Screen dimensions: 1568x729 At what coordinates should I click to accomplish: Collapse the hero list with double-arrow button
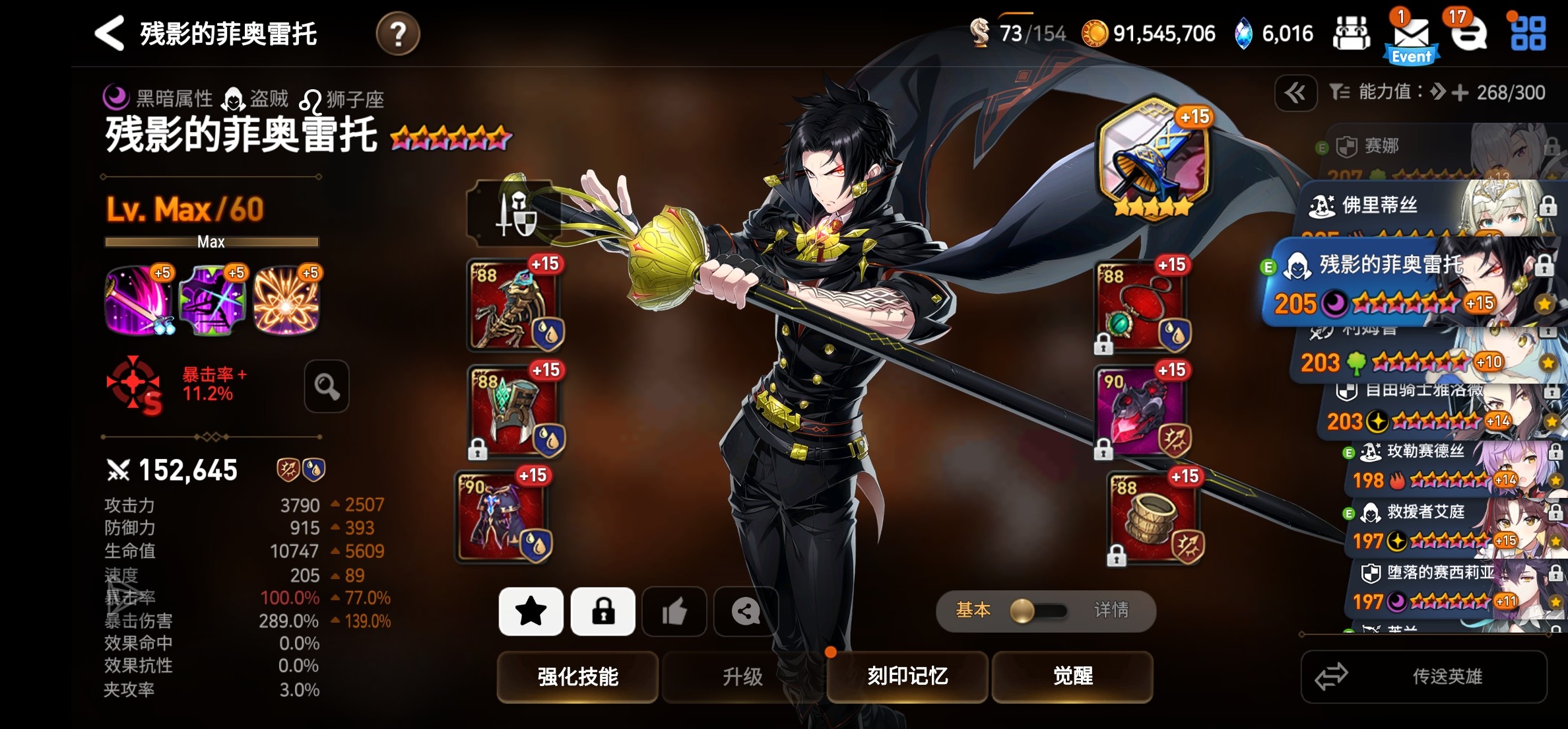[1295, 93]
